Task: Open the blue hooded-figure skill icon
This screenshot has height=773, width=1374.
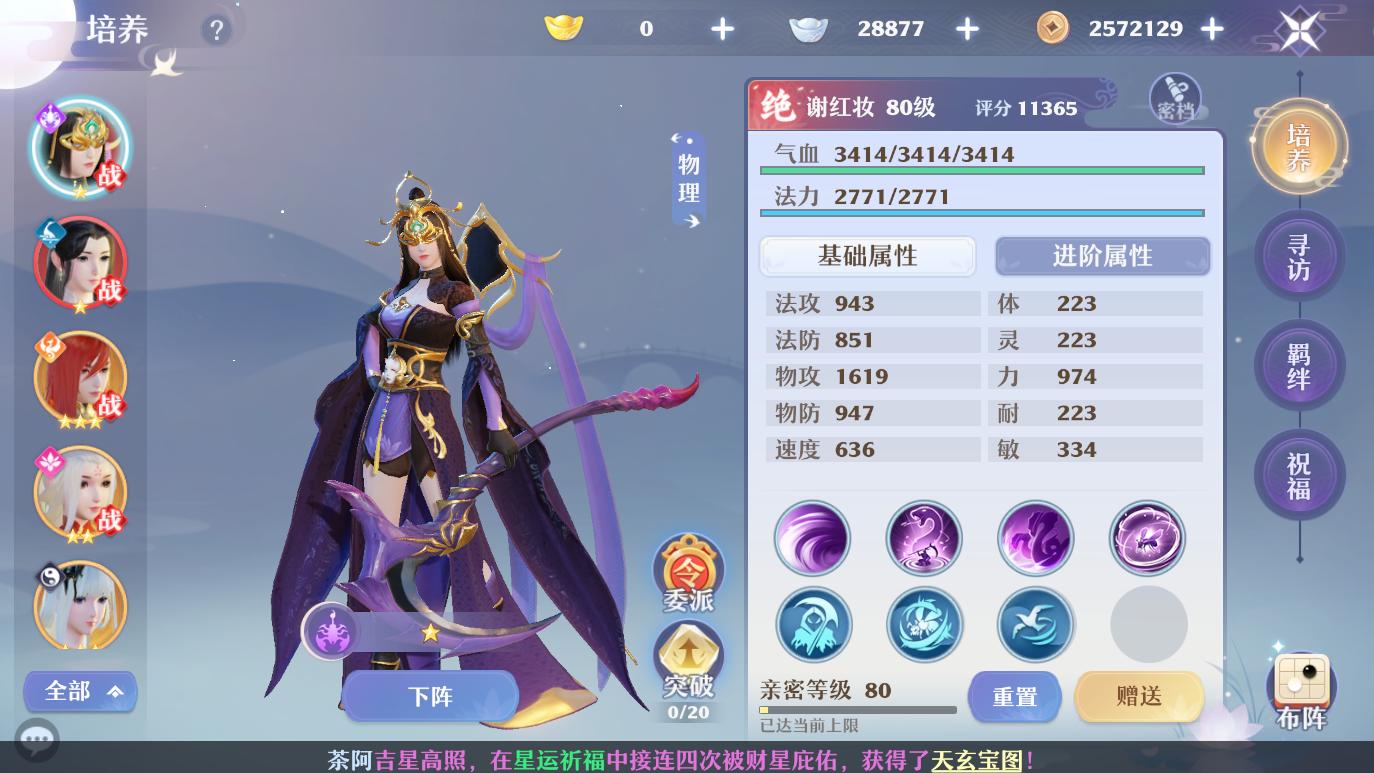Action: pyautogui.click(x=813, y=624)
